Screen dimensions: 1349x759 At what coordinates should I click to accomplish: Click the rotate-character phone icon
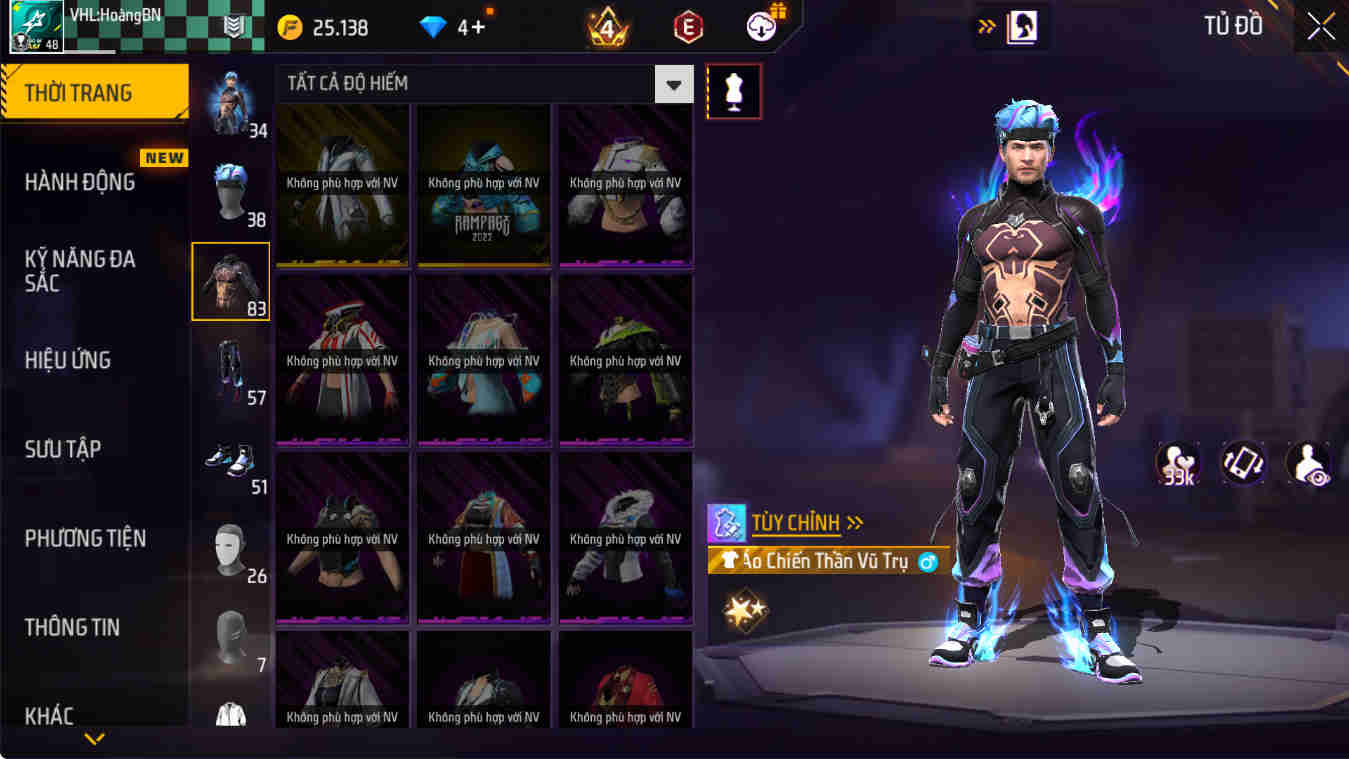click(1243, 462)
